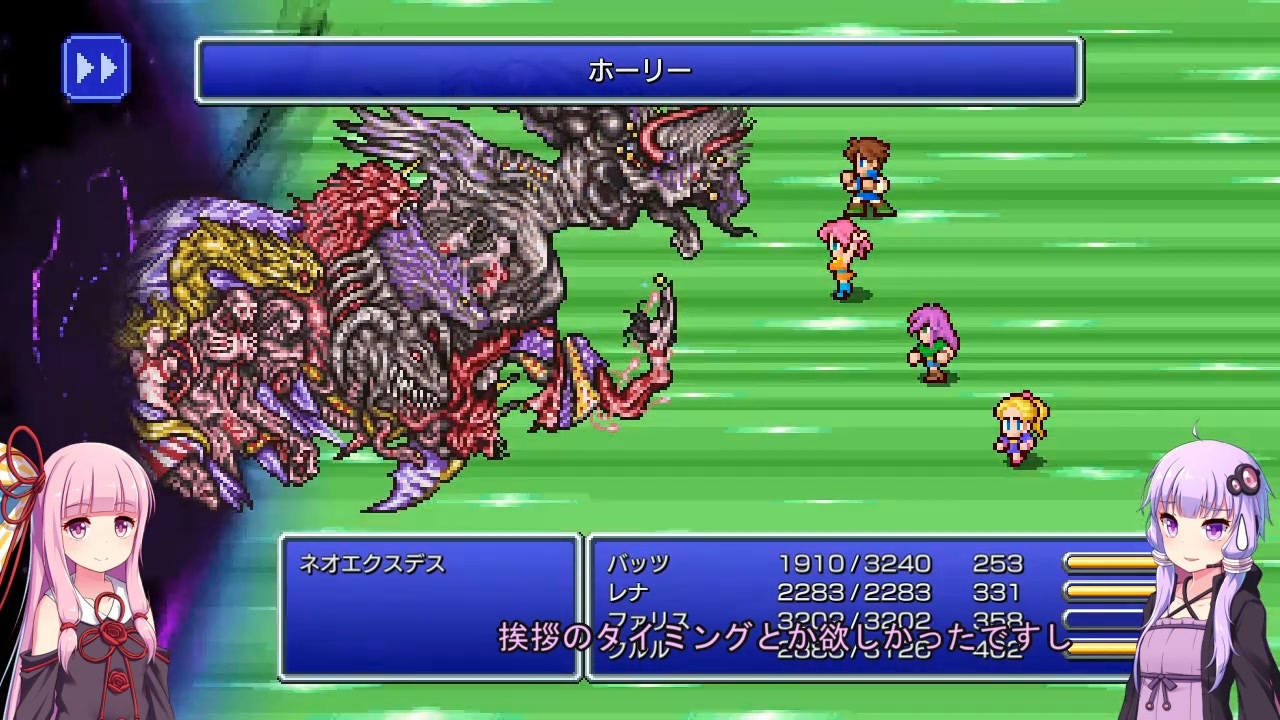The height and width of the screenshot is (720, 1280).
Task: Expand the ホーリー message window
Action: 640,68
